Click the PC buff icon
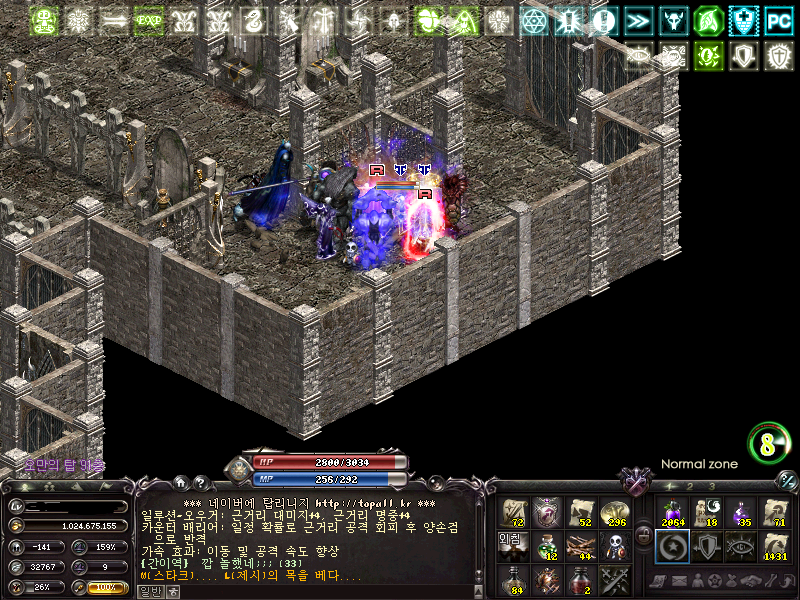 click(779, 21)
